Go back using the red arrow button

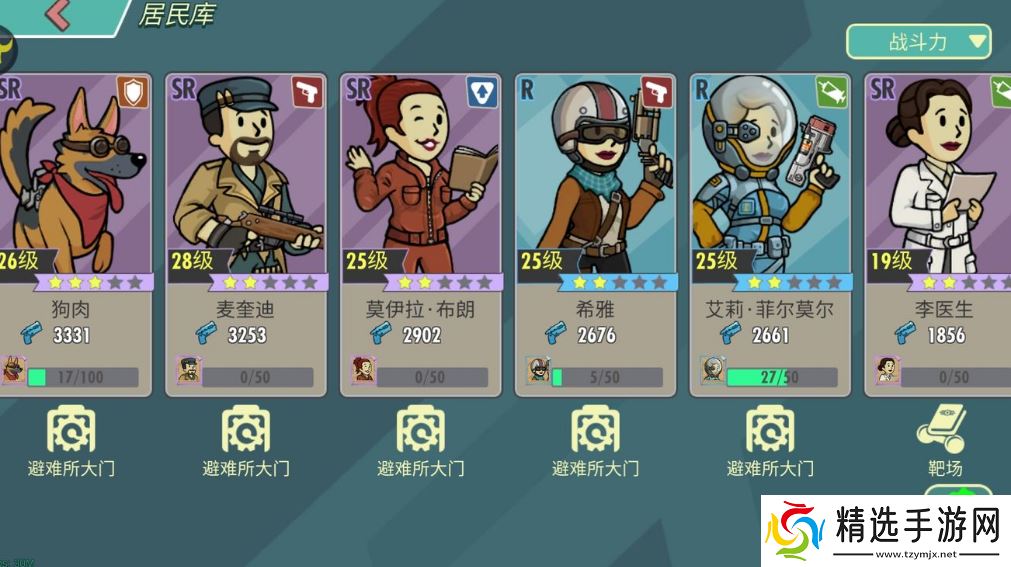pyautogui.click(x=58, y=15)
